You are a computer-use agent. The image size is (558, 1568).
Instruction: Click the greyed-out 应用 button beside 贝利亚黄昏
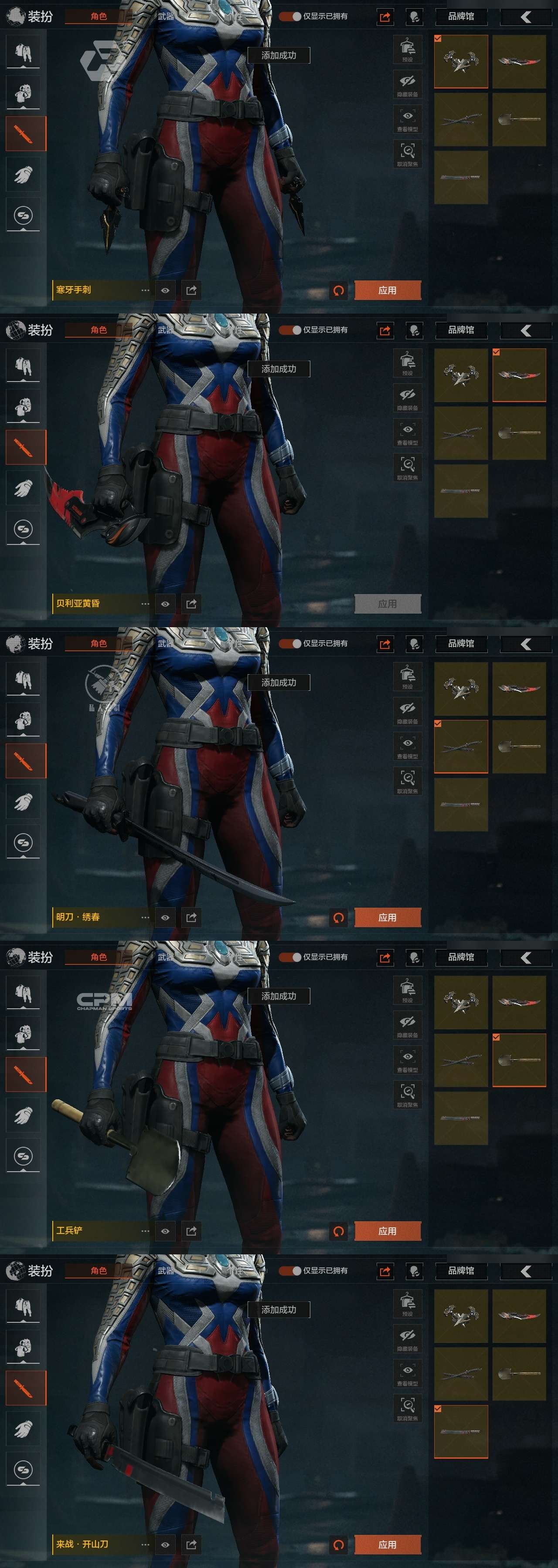coord(387,604)
